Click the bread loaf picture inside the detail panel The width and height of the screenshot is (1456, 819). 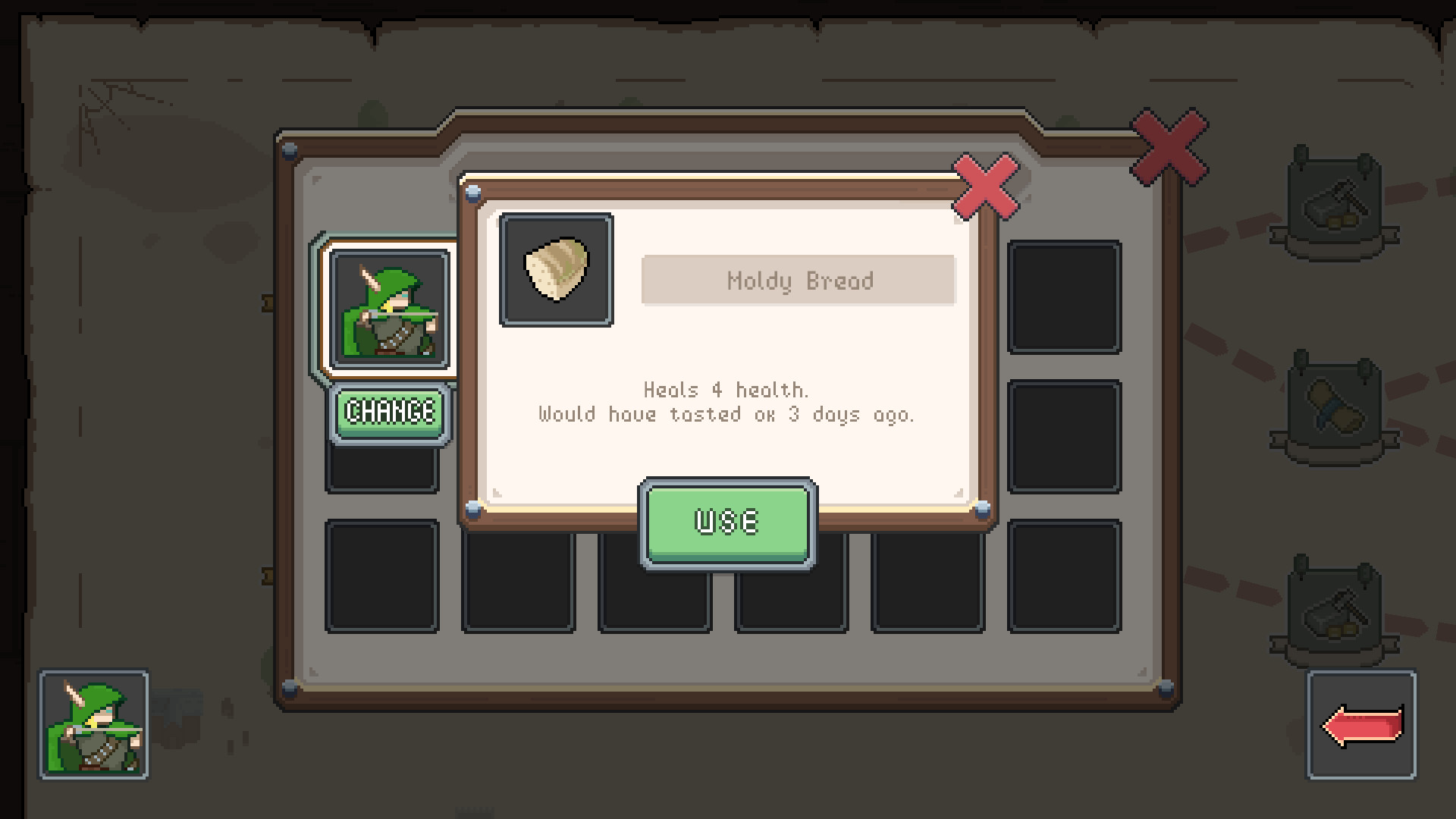click(x=556, y=273)
